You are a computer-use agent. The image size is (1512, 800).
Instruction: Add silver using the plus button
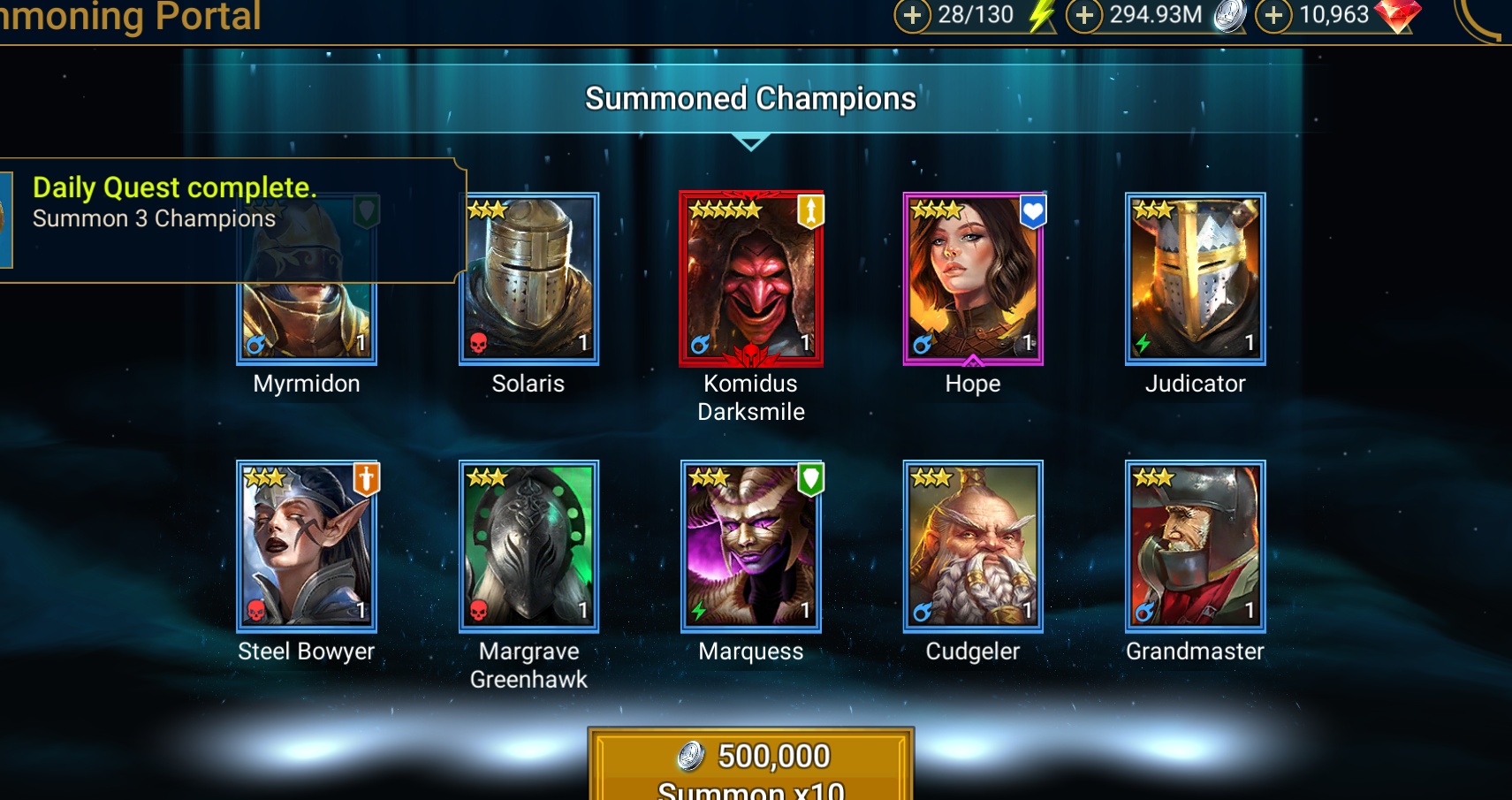pos(1084,15)
